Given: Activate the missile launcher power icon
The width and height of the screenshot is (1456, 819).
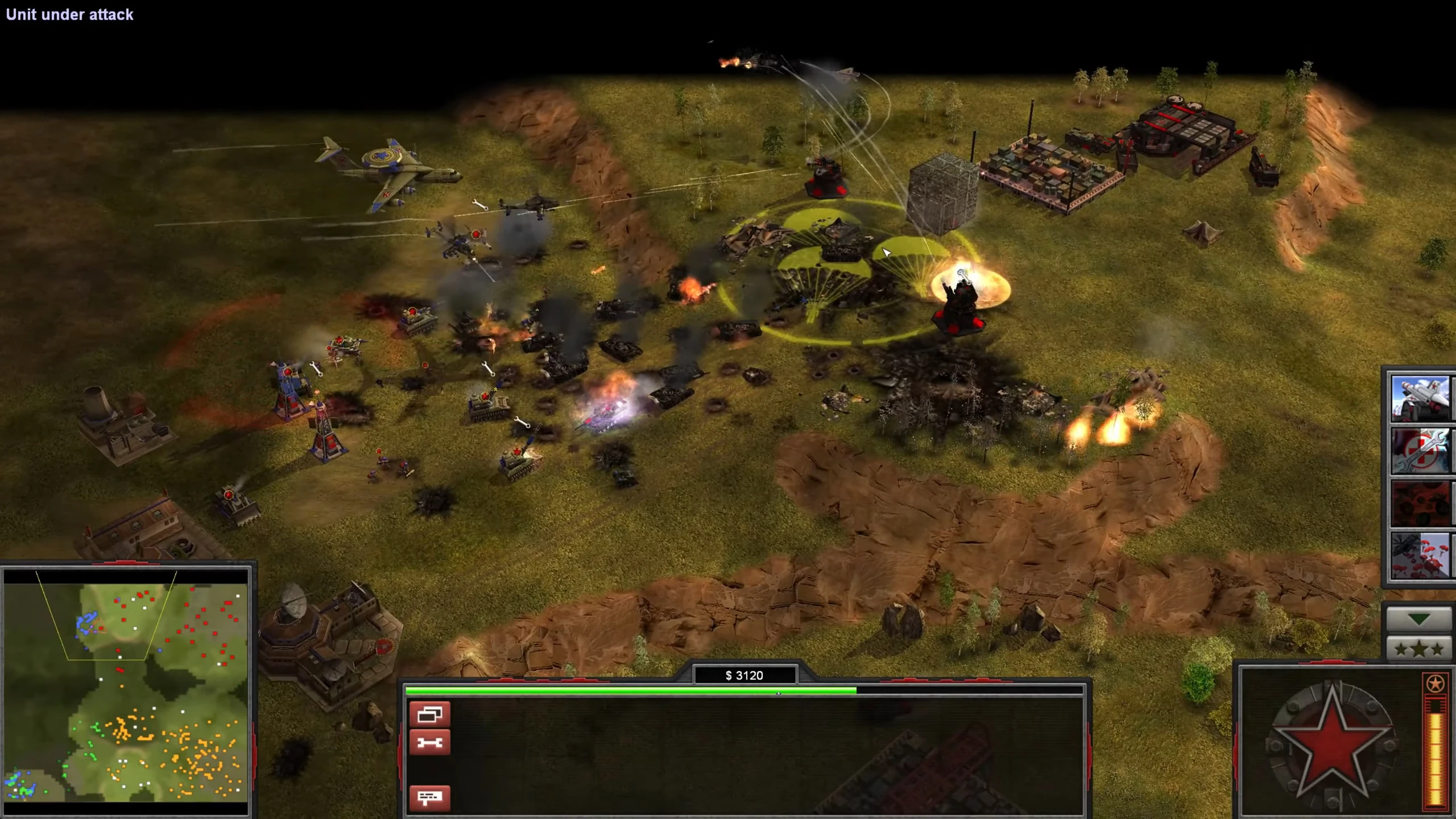Looking at the screenshot, I should point(1420,398).
